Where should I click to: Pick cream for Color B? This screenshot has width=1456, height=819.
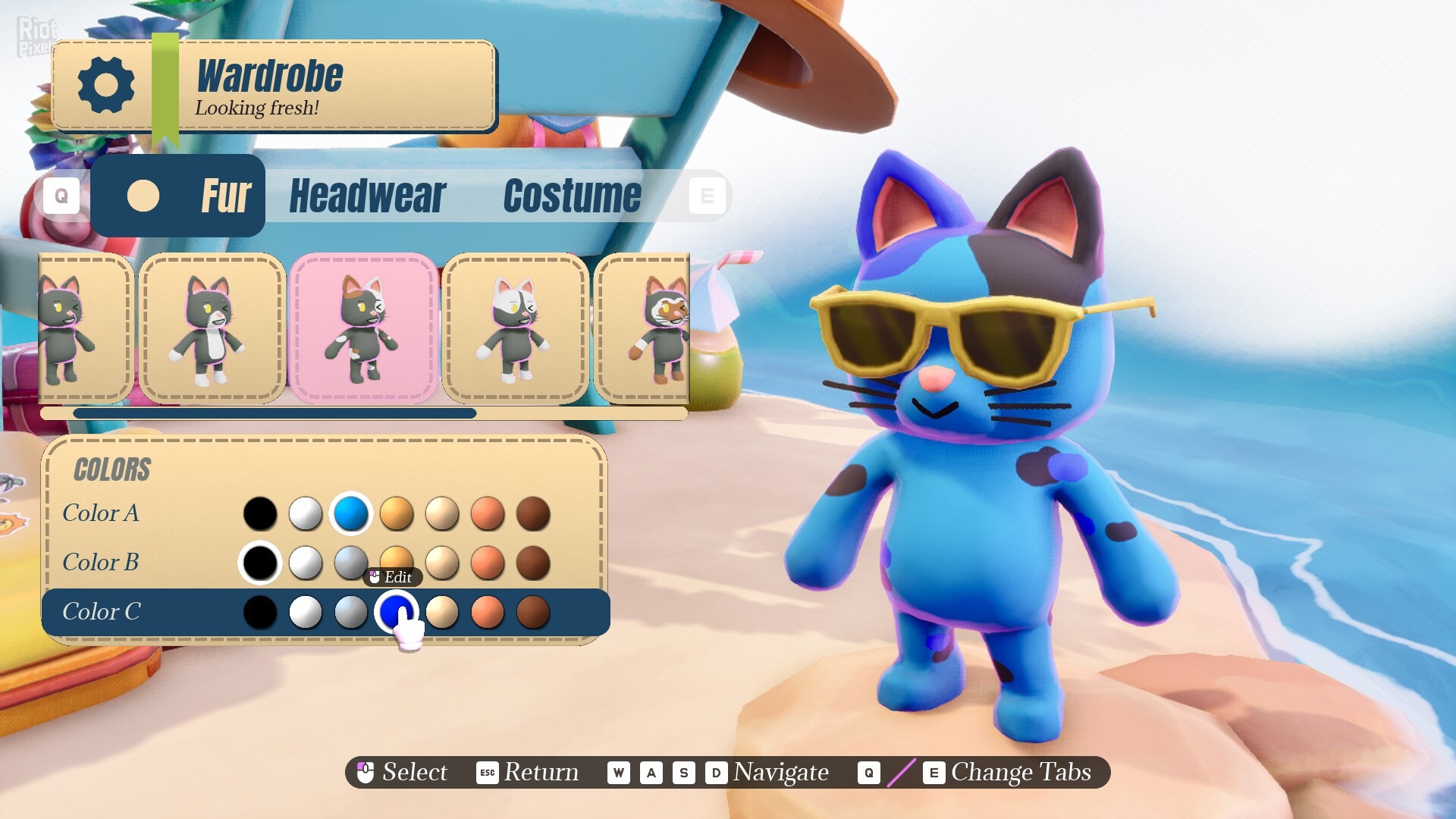point(442,563)
